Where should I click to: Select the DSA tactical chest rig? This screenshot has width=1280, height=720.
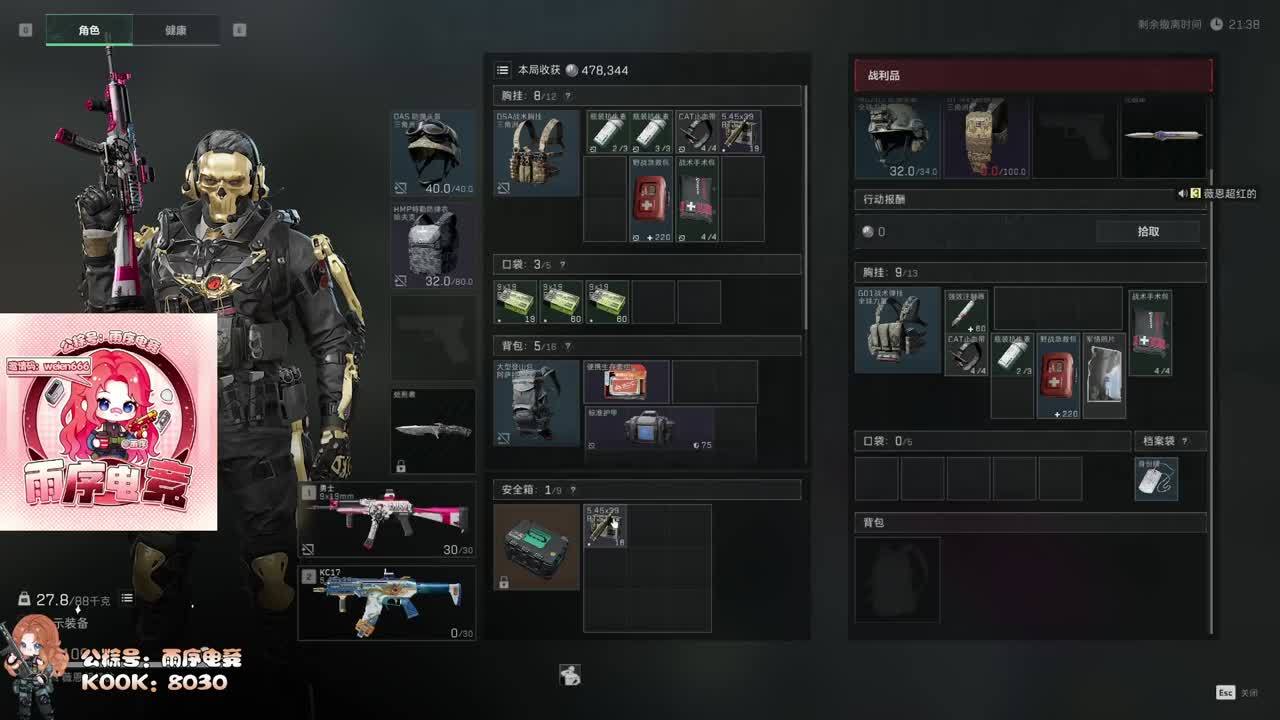pos(537,153)
